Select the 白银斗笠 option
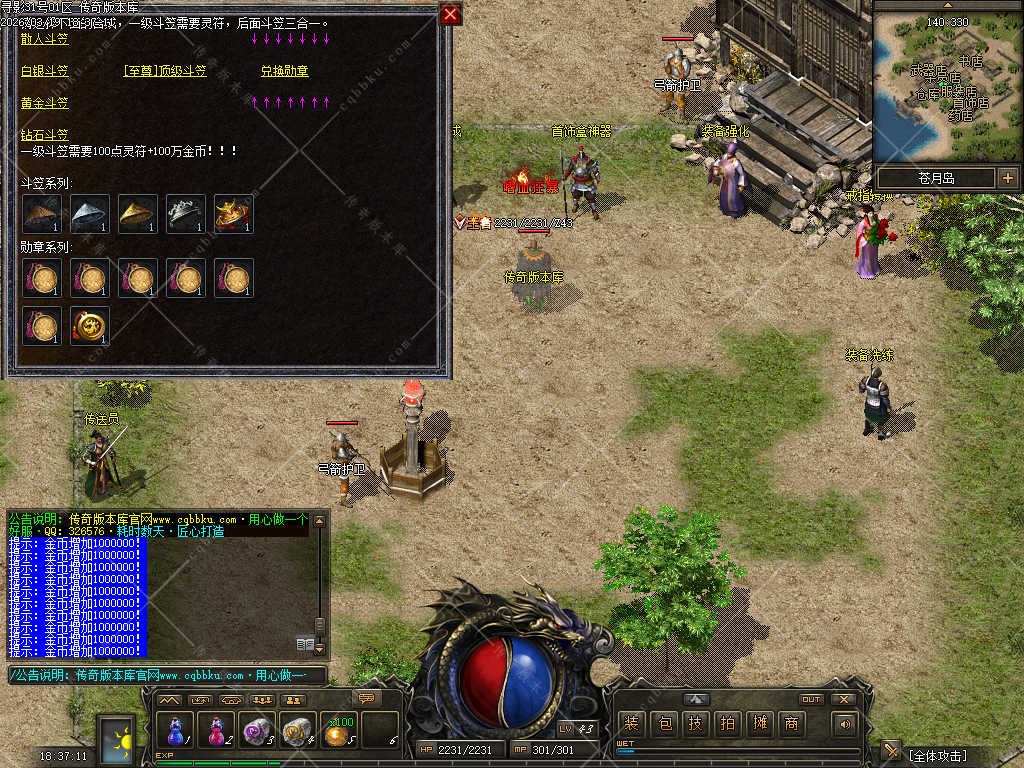 (x=45, y=71)
